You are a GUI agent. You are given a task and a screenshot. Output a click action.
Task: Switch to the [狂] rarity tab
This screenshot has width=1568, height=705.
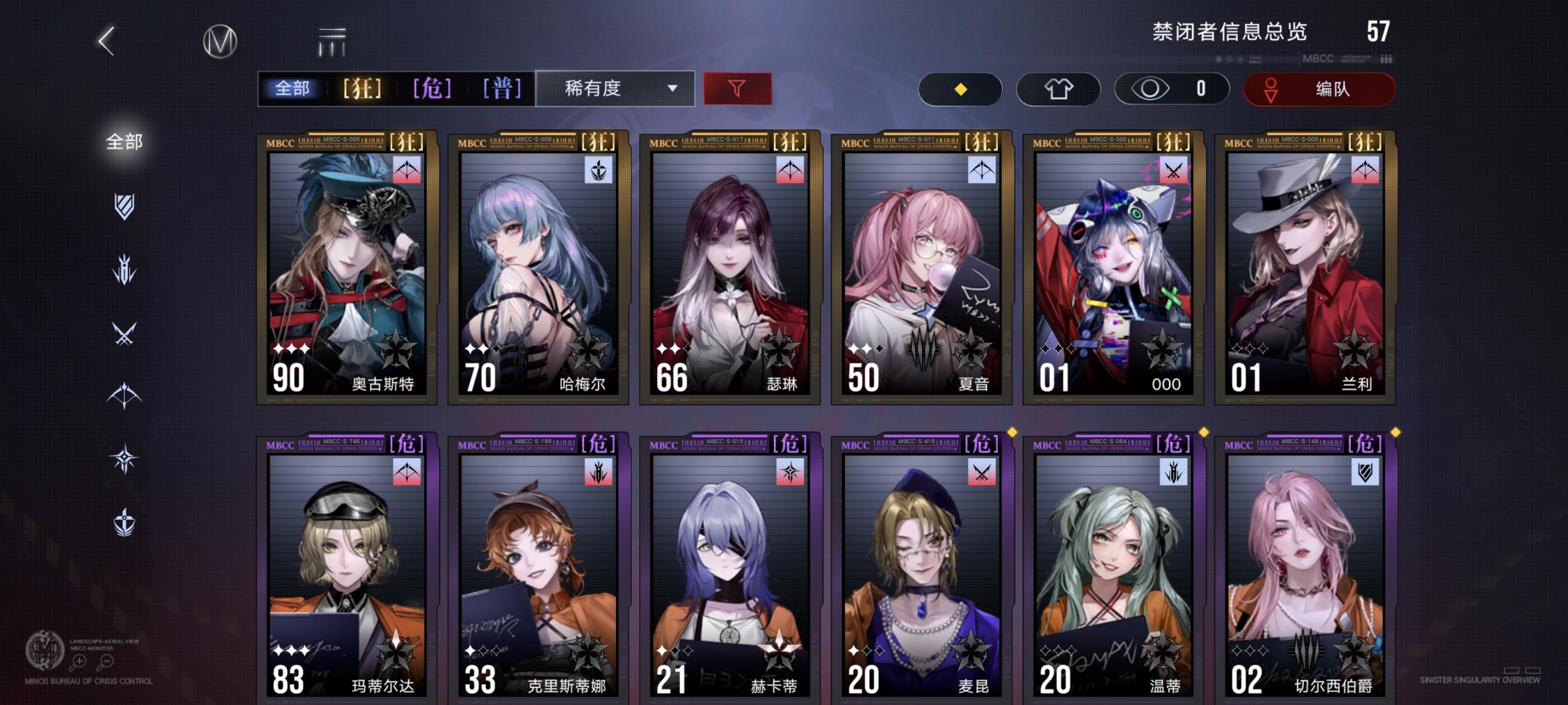(363, 88)
